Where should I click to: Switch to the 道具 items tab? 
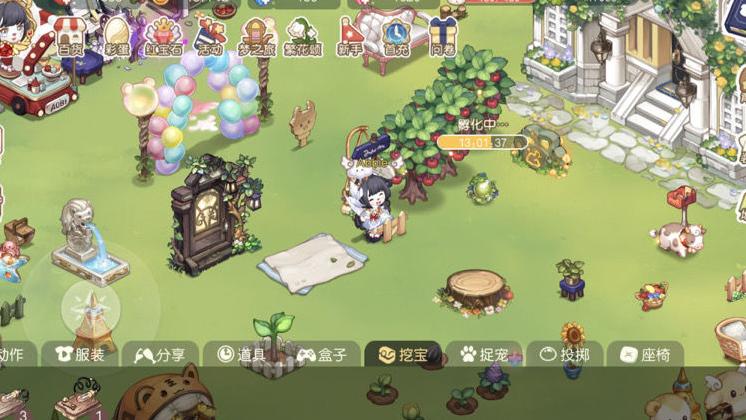(239, 354)
